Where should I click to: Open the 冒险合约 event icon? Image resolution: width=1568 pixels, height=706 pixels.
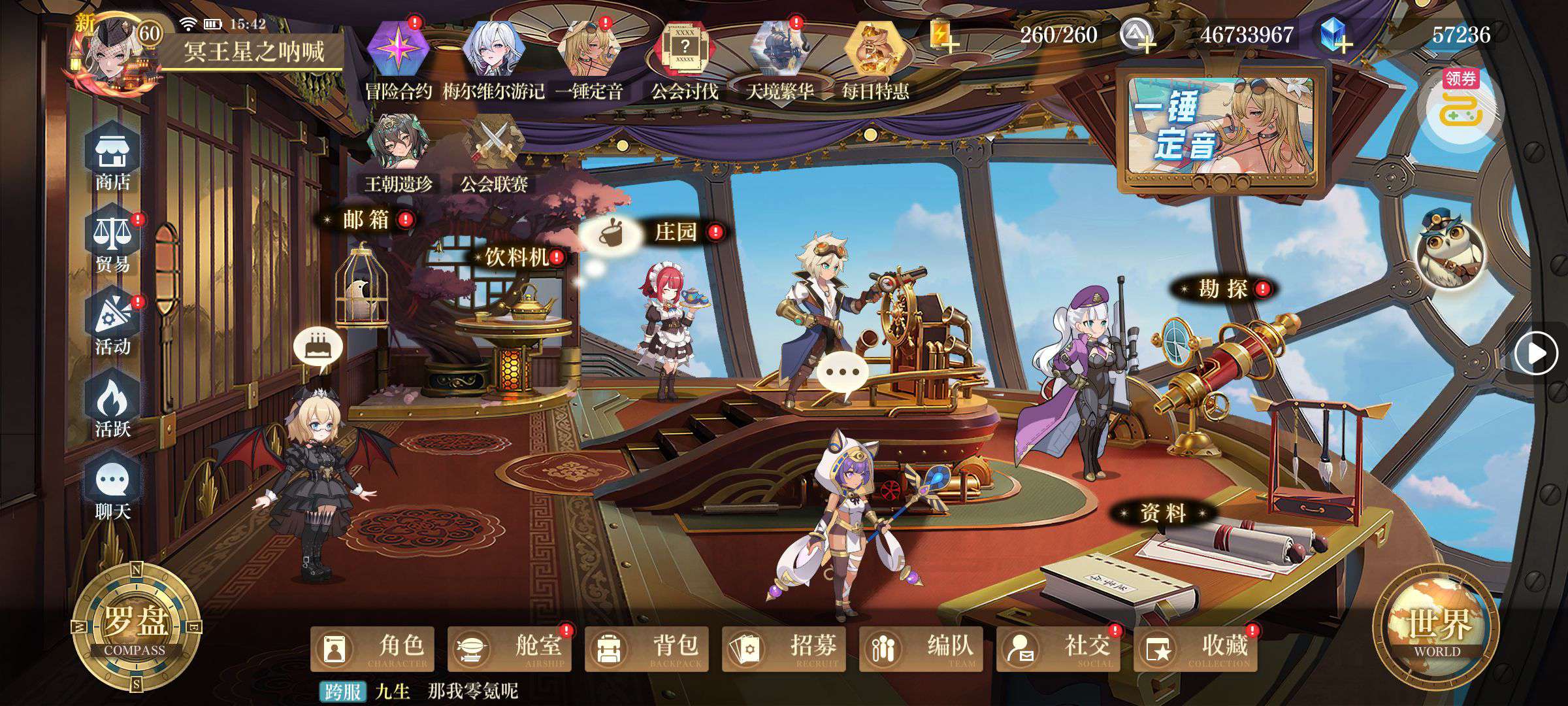point(398,59)
